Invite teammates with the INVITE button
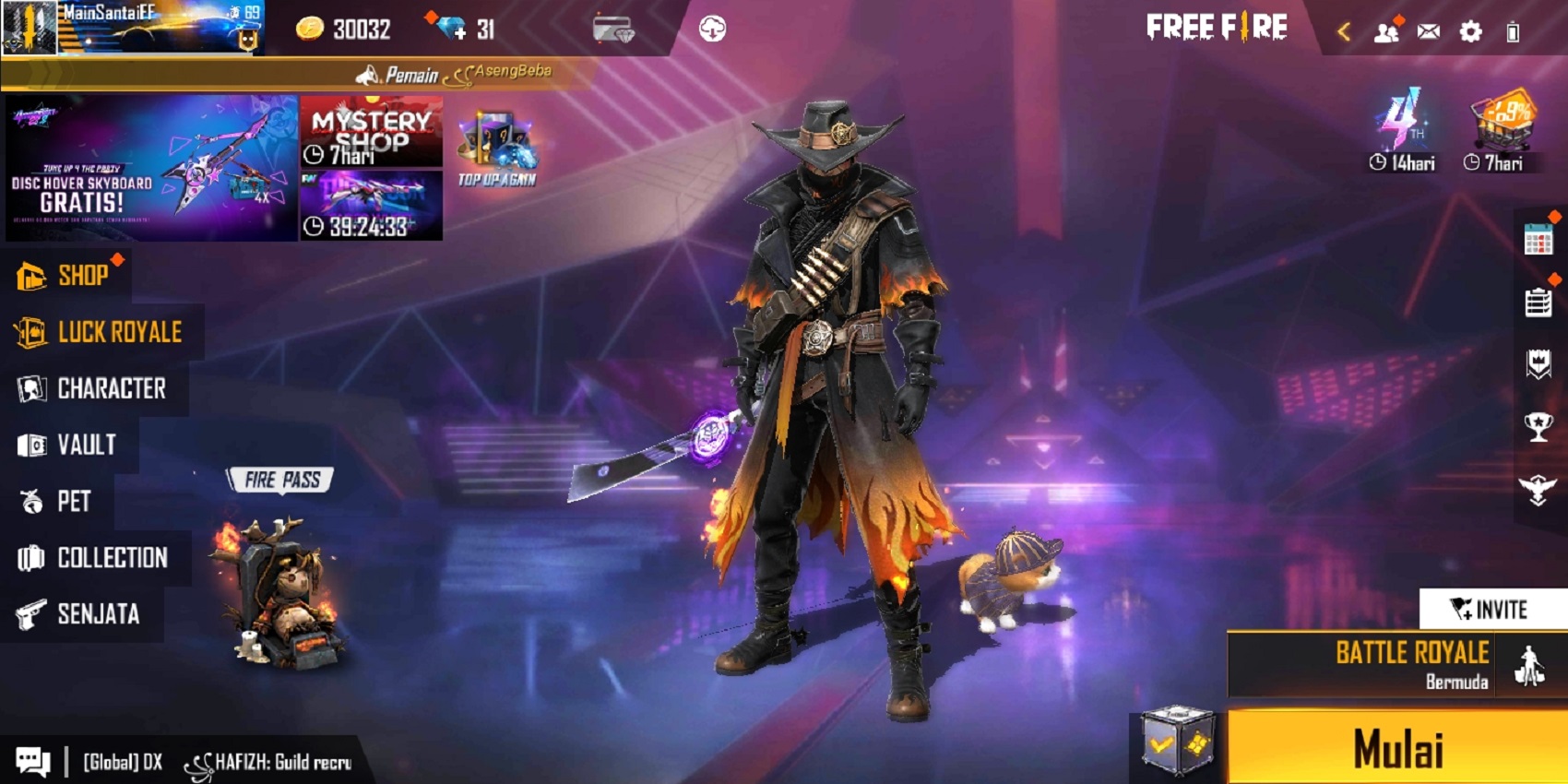The image size is (1568, 784). point(1488,609)
